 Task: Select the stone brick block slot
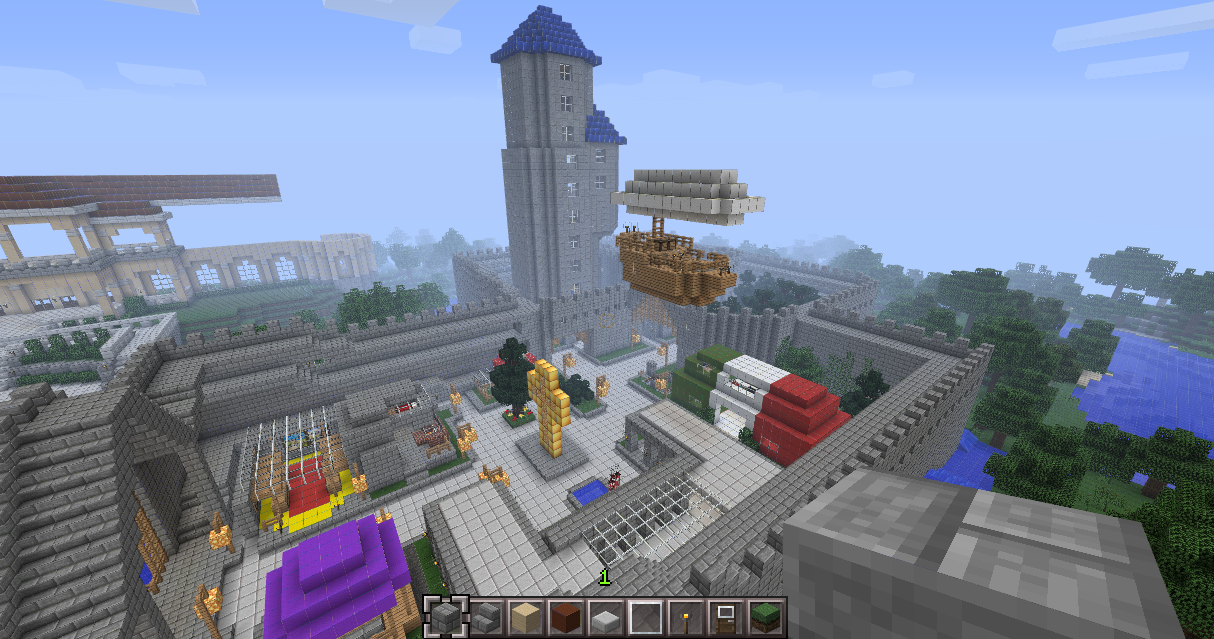(x=445, y=617)
